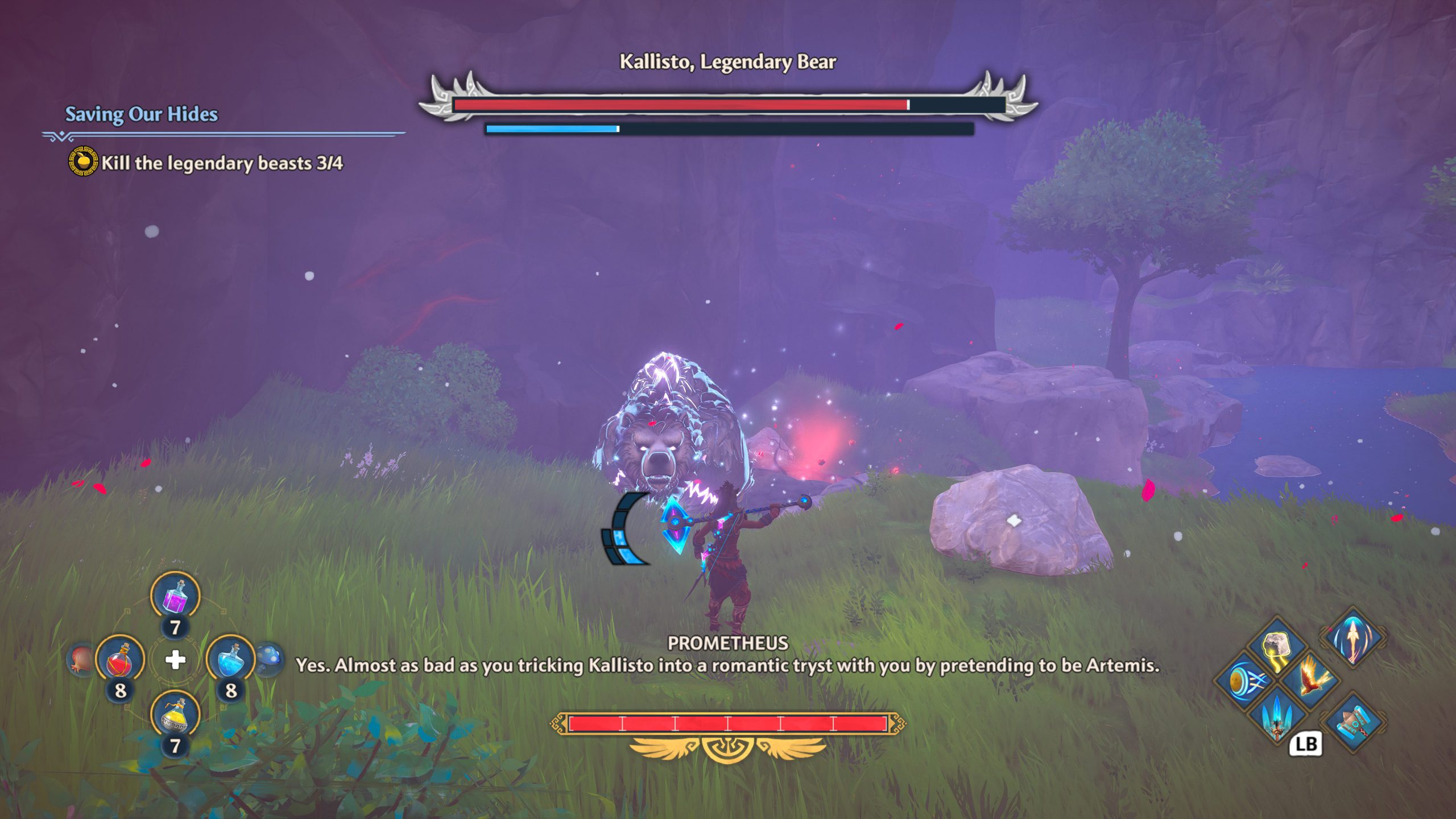Click the blue mushroom item icon
The image size is (1456, 819).
pyautogui.click(x=269, y=659)
